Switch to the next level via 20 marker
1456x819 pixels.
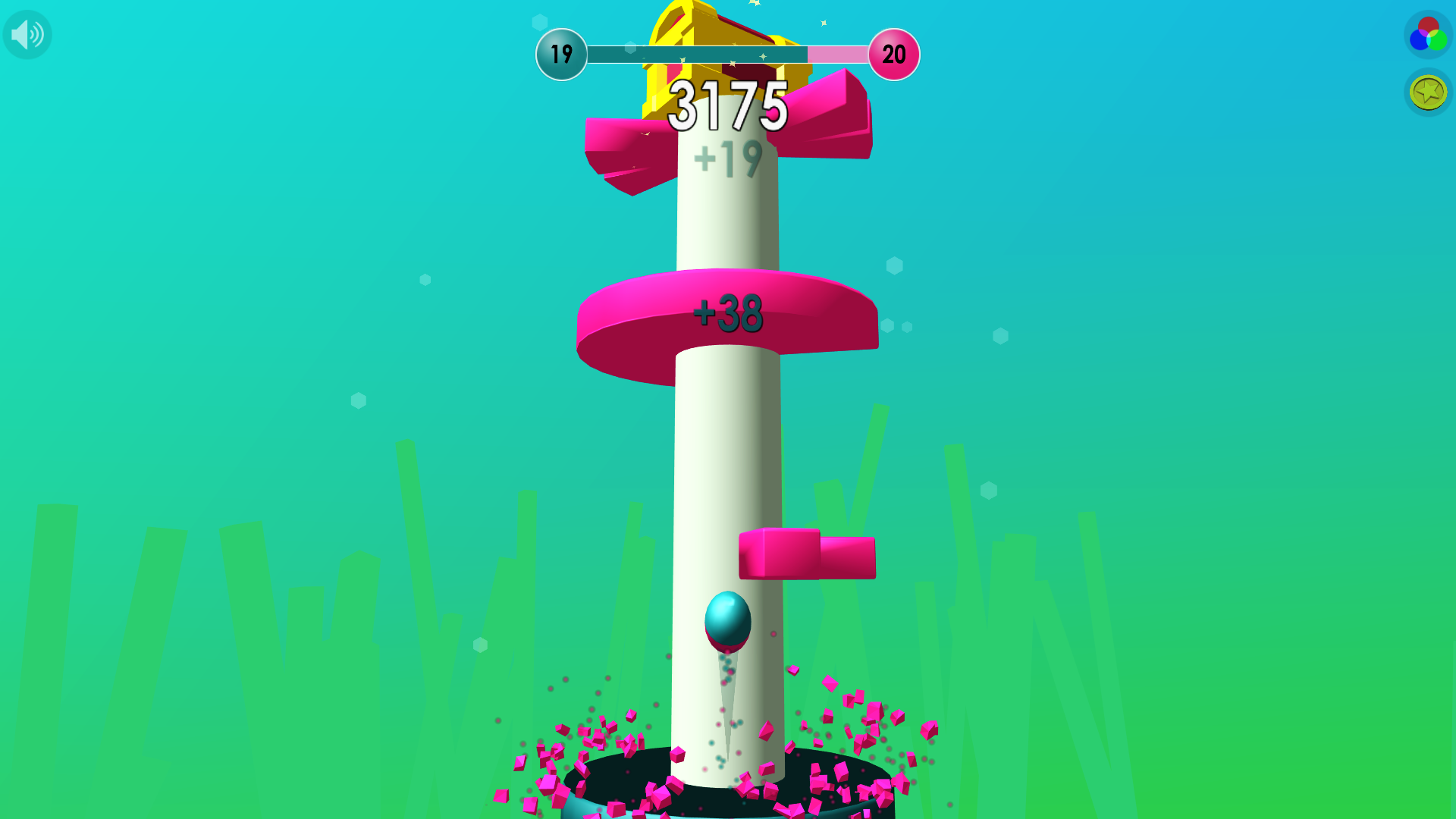pyautogui.click(x=893, y=54)
